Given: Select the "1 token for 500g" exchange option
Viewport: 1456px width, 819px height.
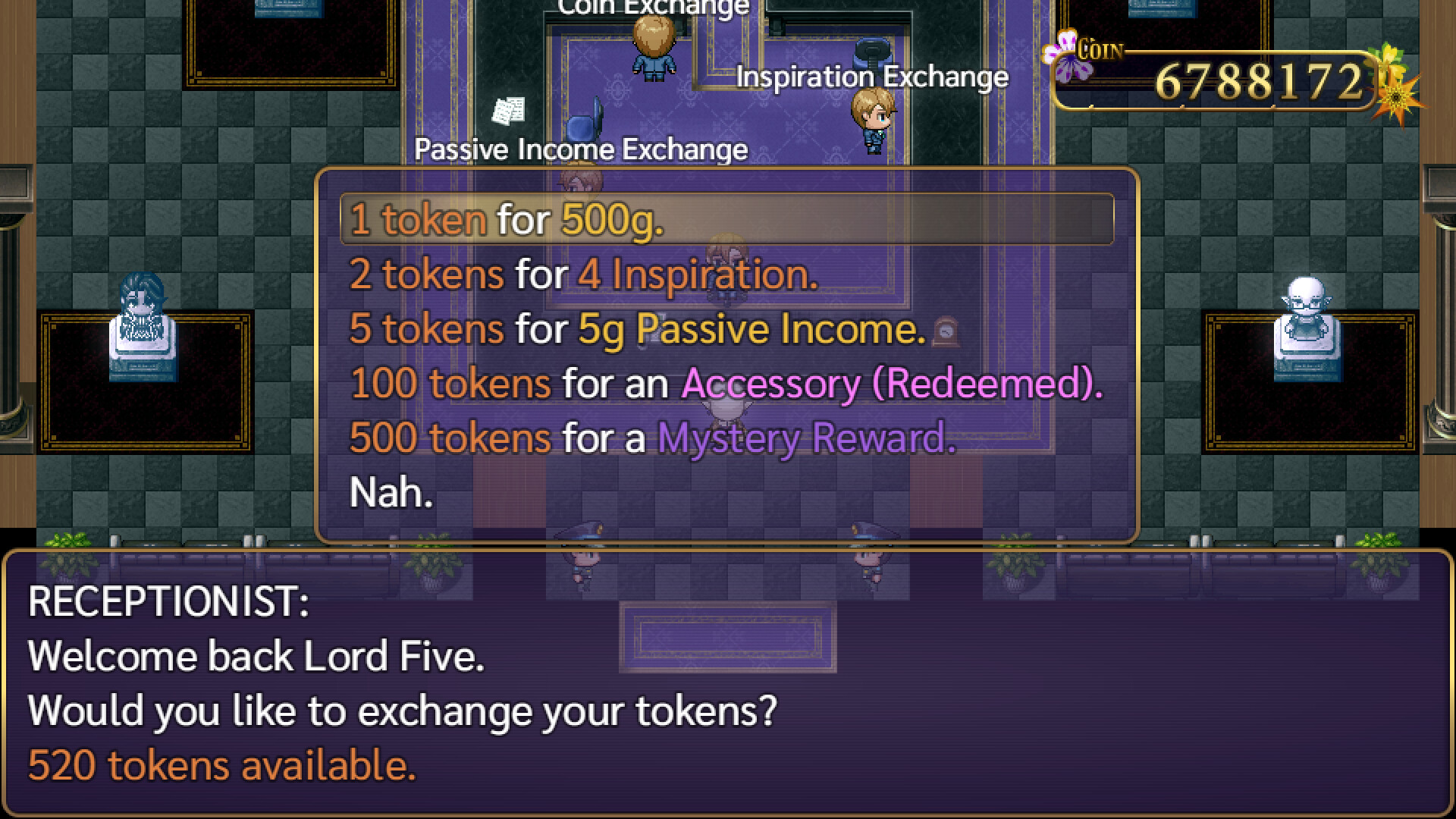Looking at the screenshot, I should 507,220.
